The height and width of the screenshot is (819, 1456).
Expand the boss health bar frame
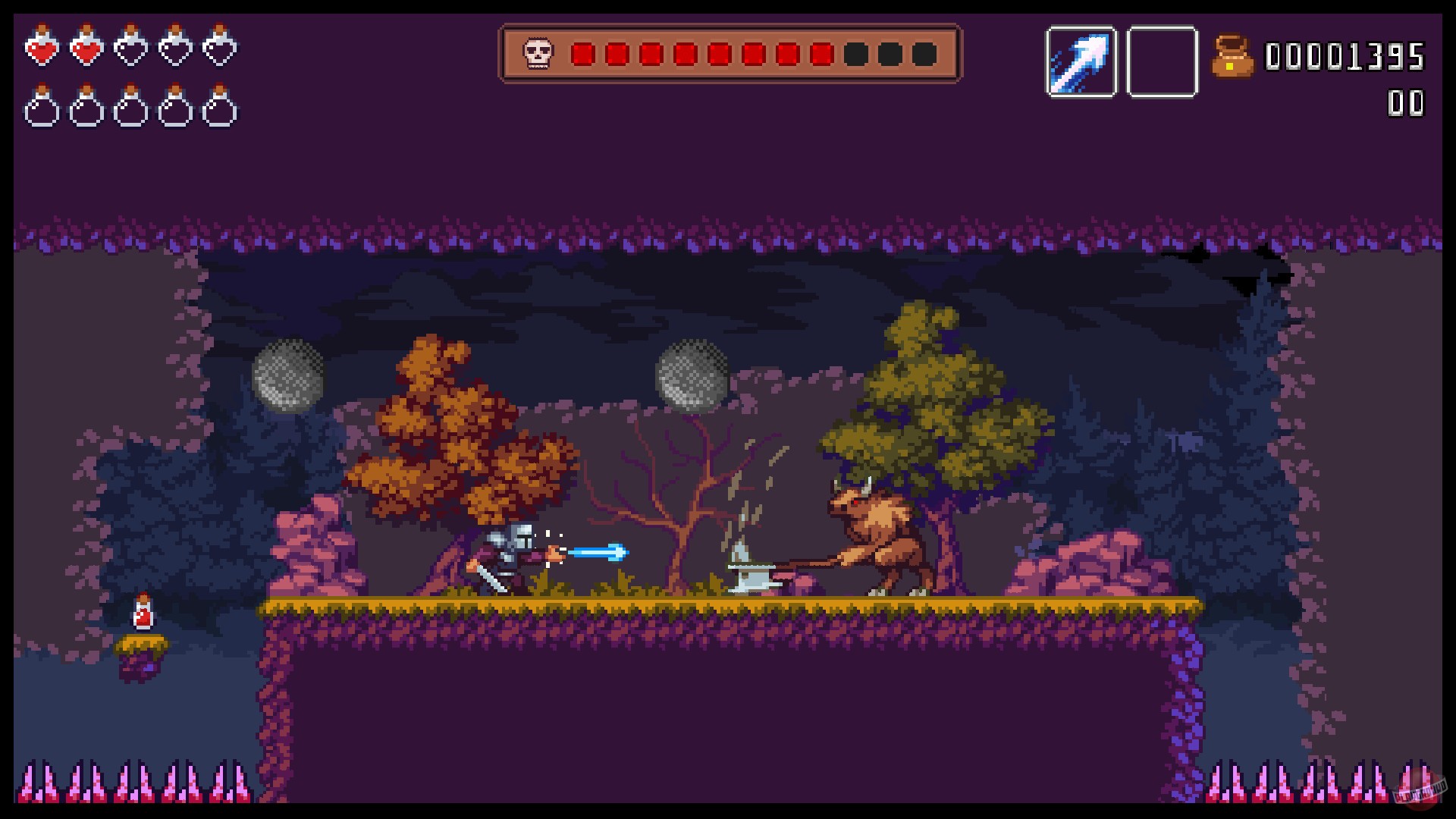[x=728, y=52]
